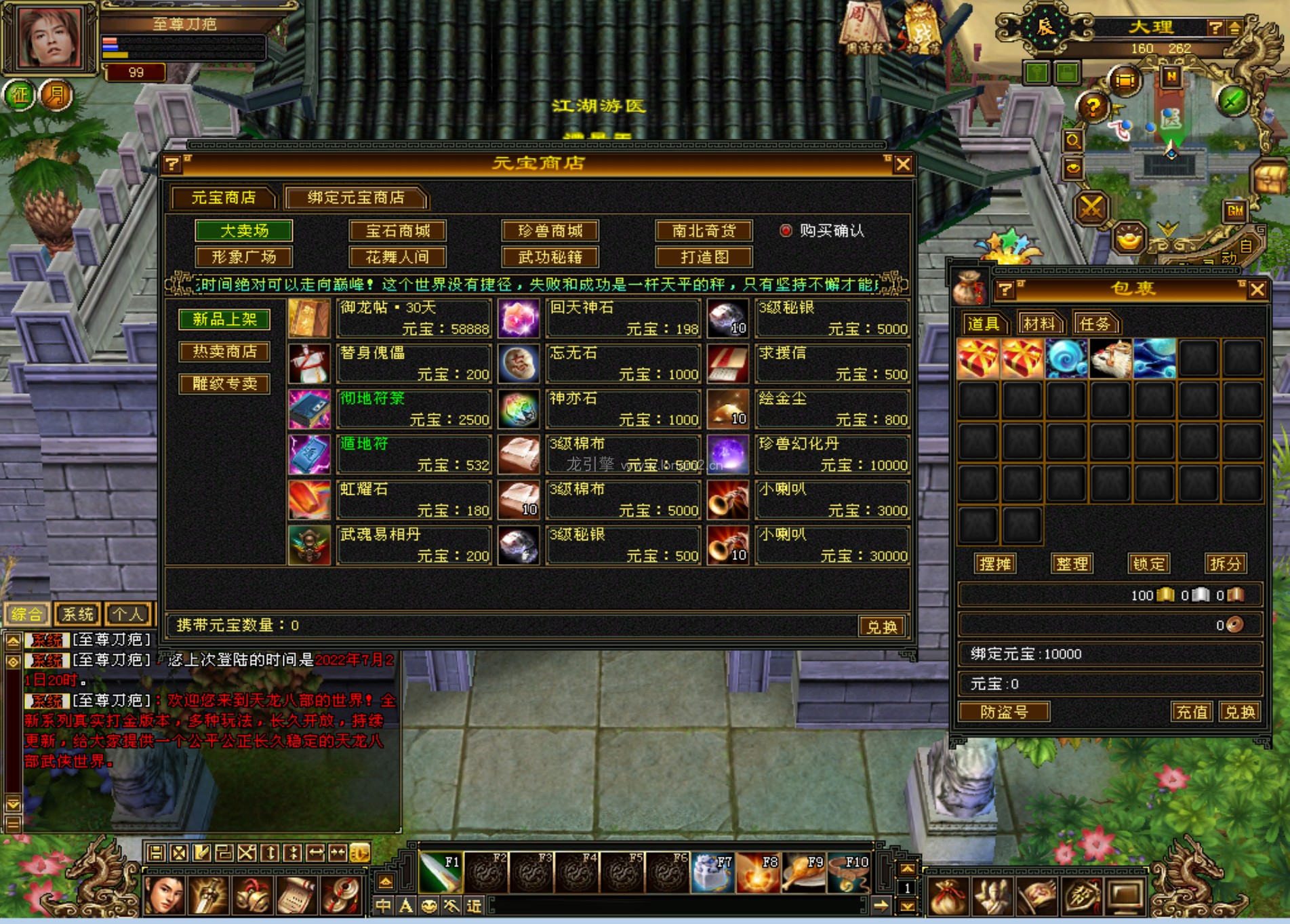The height and width of the screenshot is (924, 1290).
Task: Select the 珍兽商城 category
Action: (550, 231)
